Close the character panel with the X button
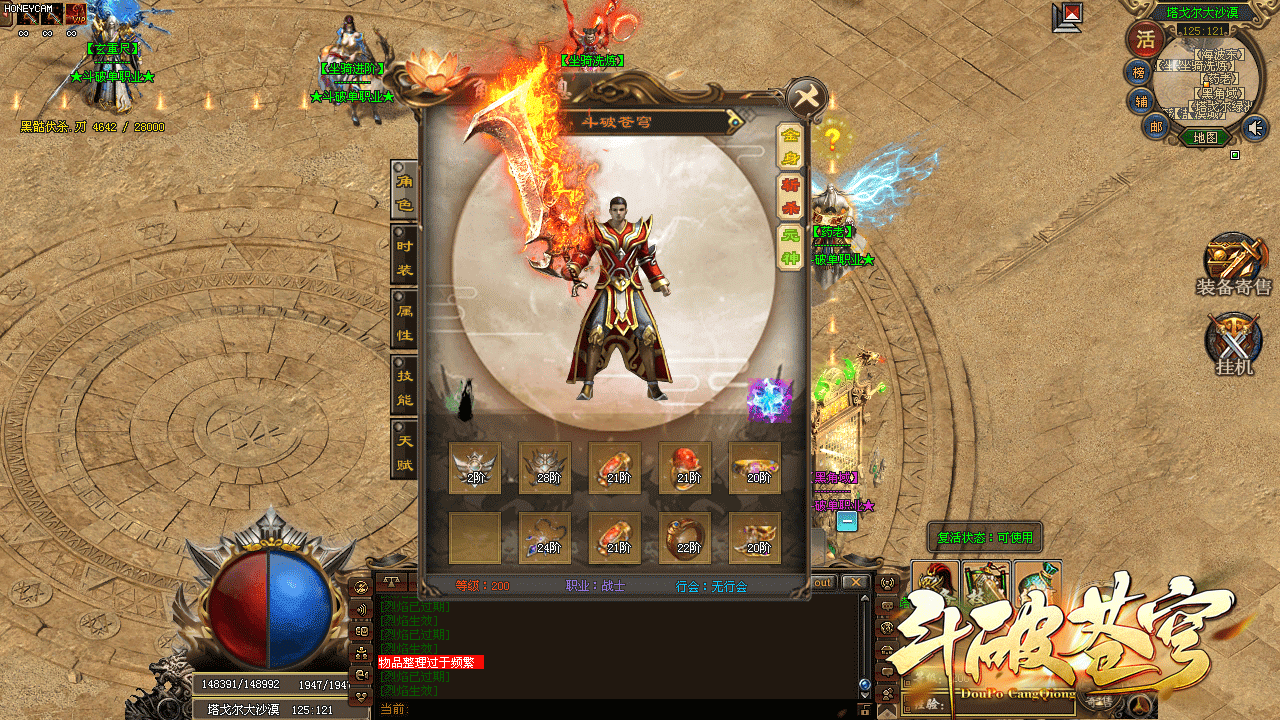The height and width of the screenshot is (720, 1280). [807, 98]
